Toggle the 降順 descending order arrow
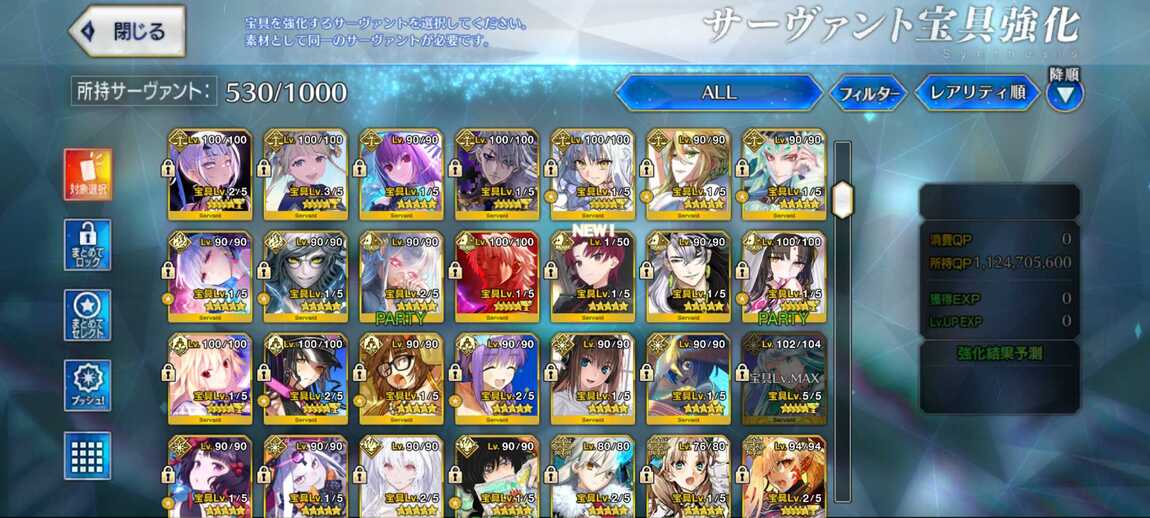Image resolution: width=1150 pixels, height=518 pixels. pos(1064,93)
